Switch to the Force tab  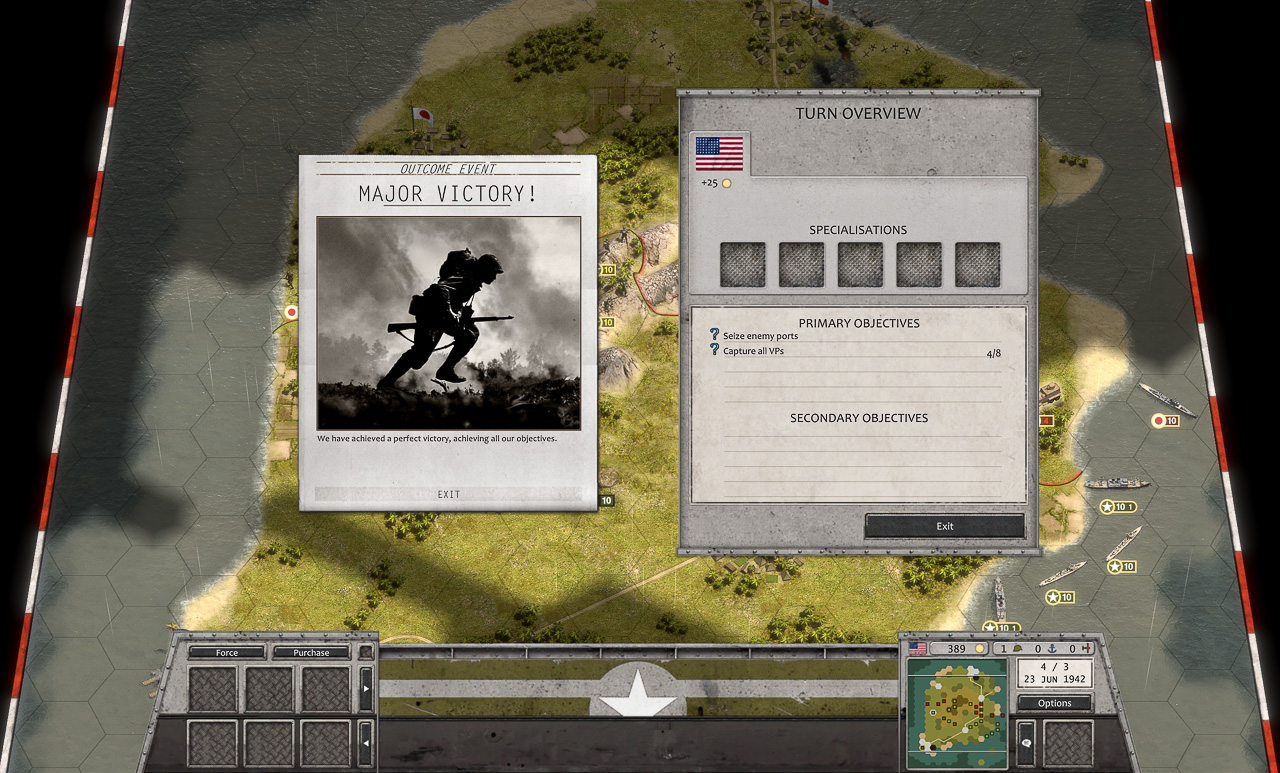(227, 652)
